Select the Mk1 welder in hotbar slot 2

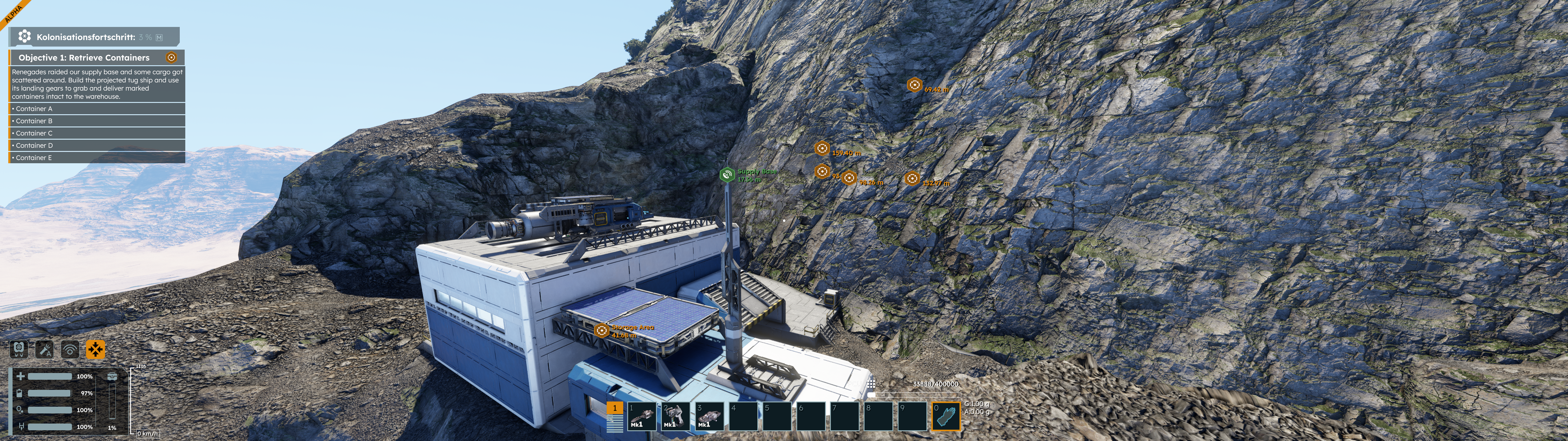[x=676, y=417]
